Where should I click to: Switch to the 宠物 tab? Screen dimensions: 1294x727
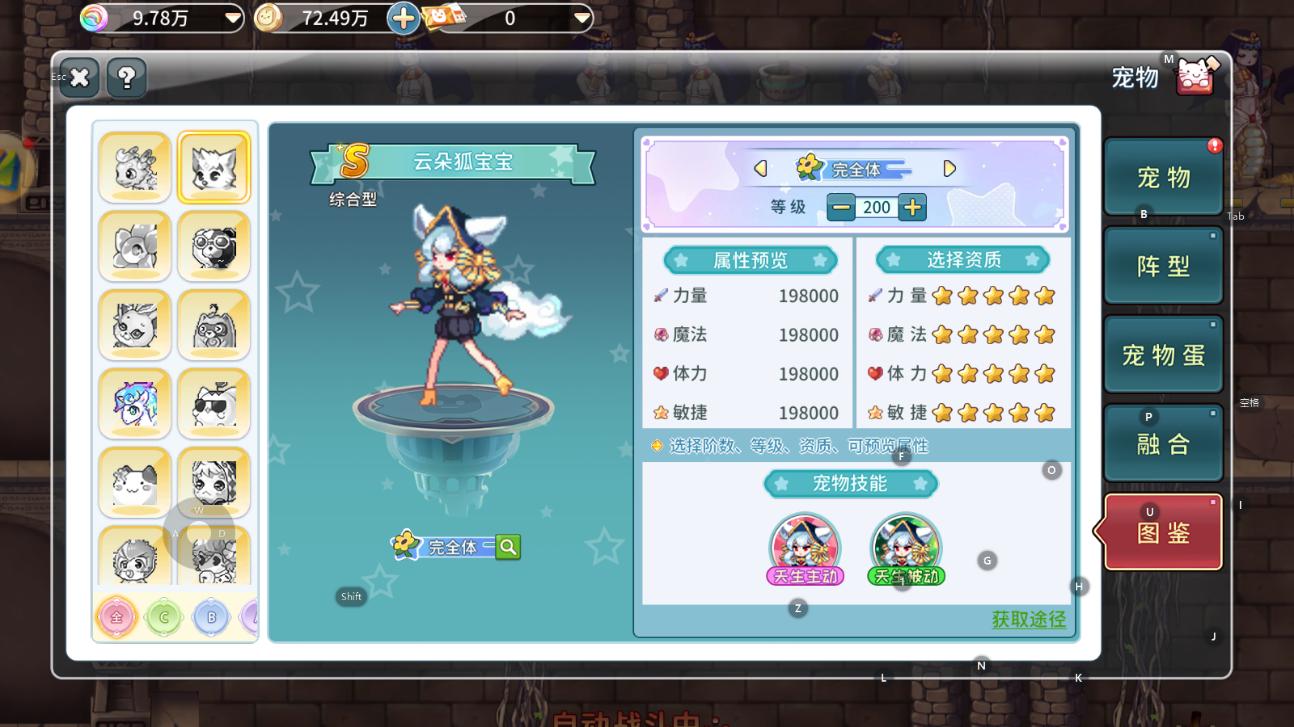coord(1163,178)
